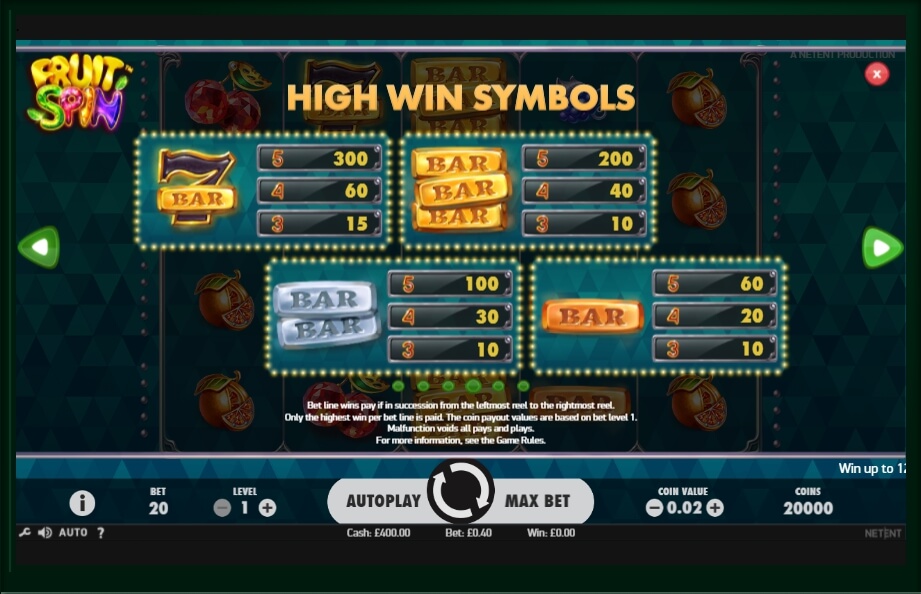Go to the previous paytable page

coord(39,247)
